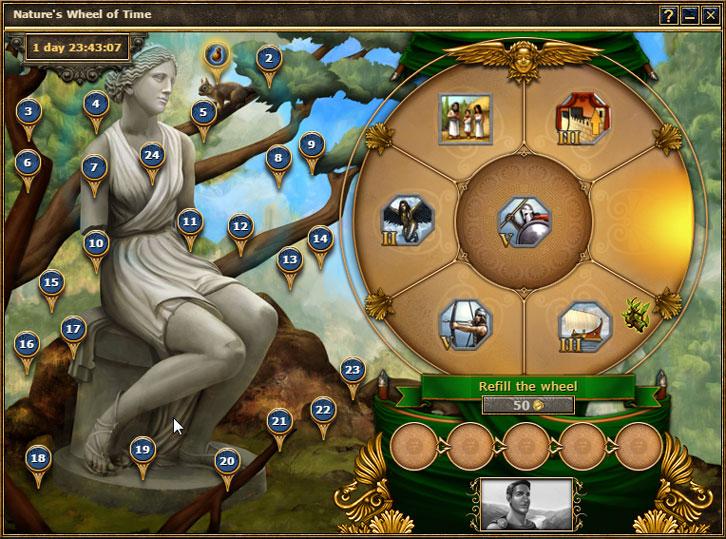Select map marker number 18

(38, 459)
